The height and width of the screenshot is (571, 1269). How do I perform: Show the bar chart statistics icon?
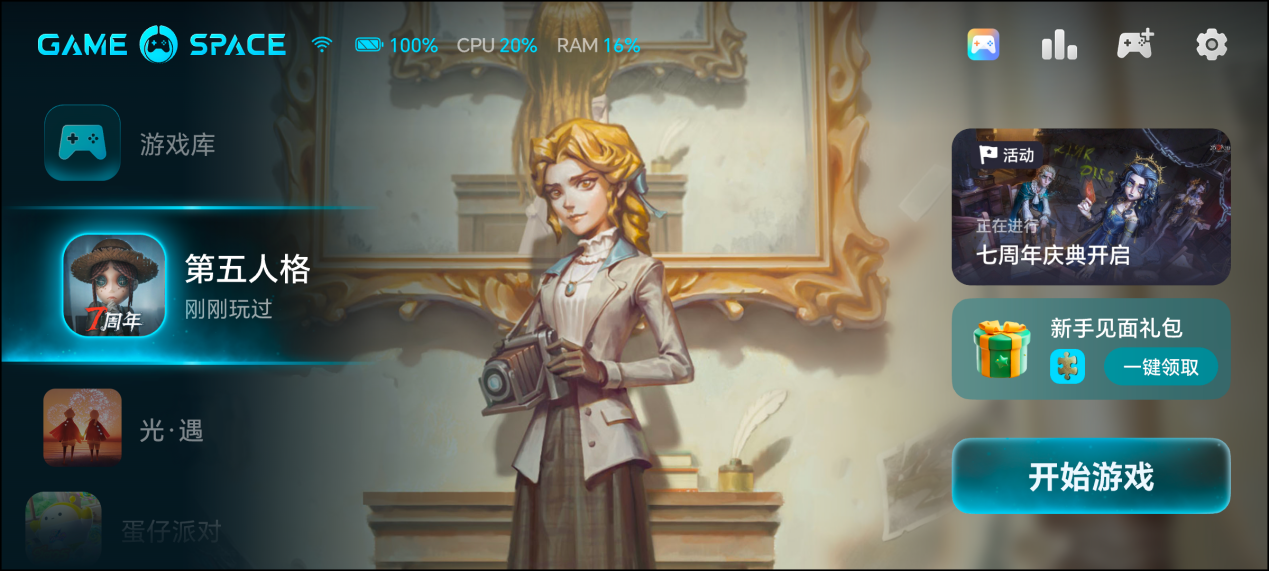coord(1059,44)
